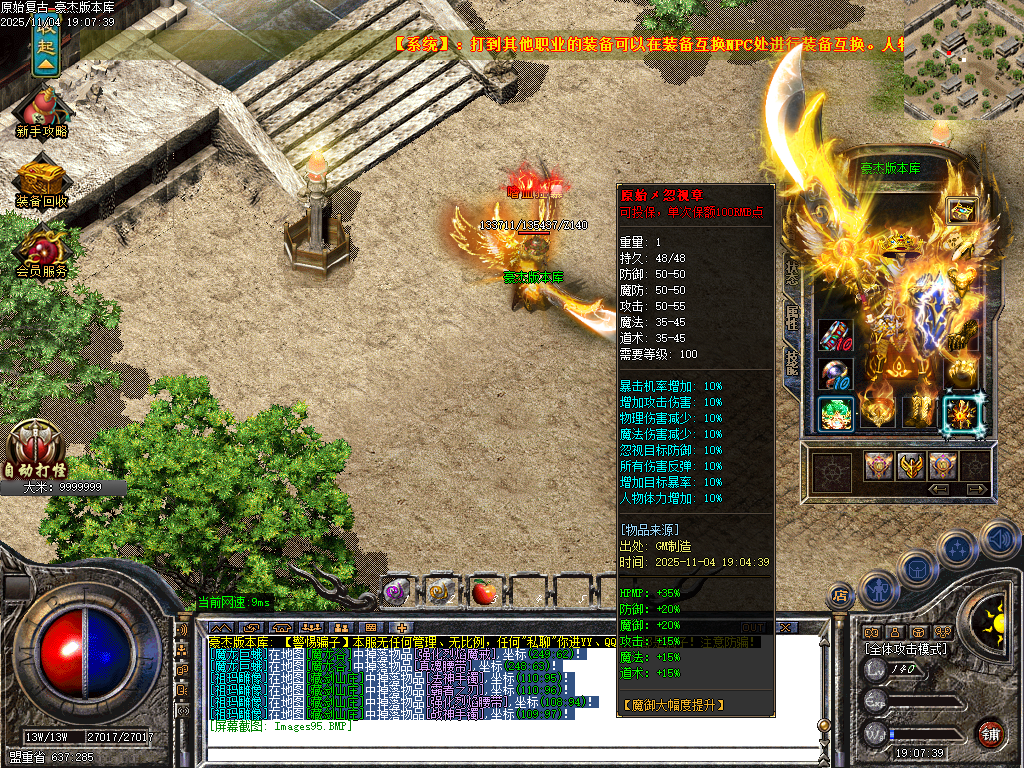The height and width of the screenshot is (768, 1024).
Task: Select the green-haired figure equipment slot
Action: coord(835,413)
